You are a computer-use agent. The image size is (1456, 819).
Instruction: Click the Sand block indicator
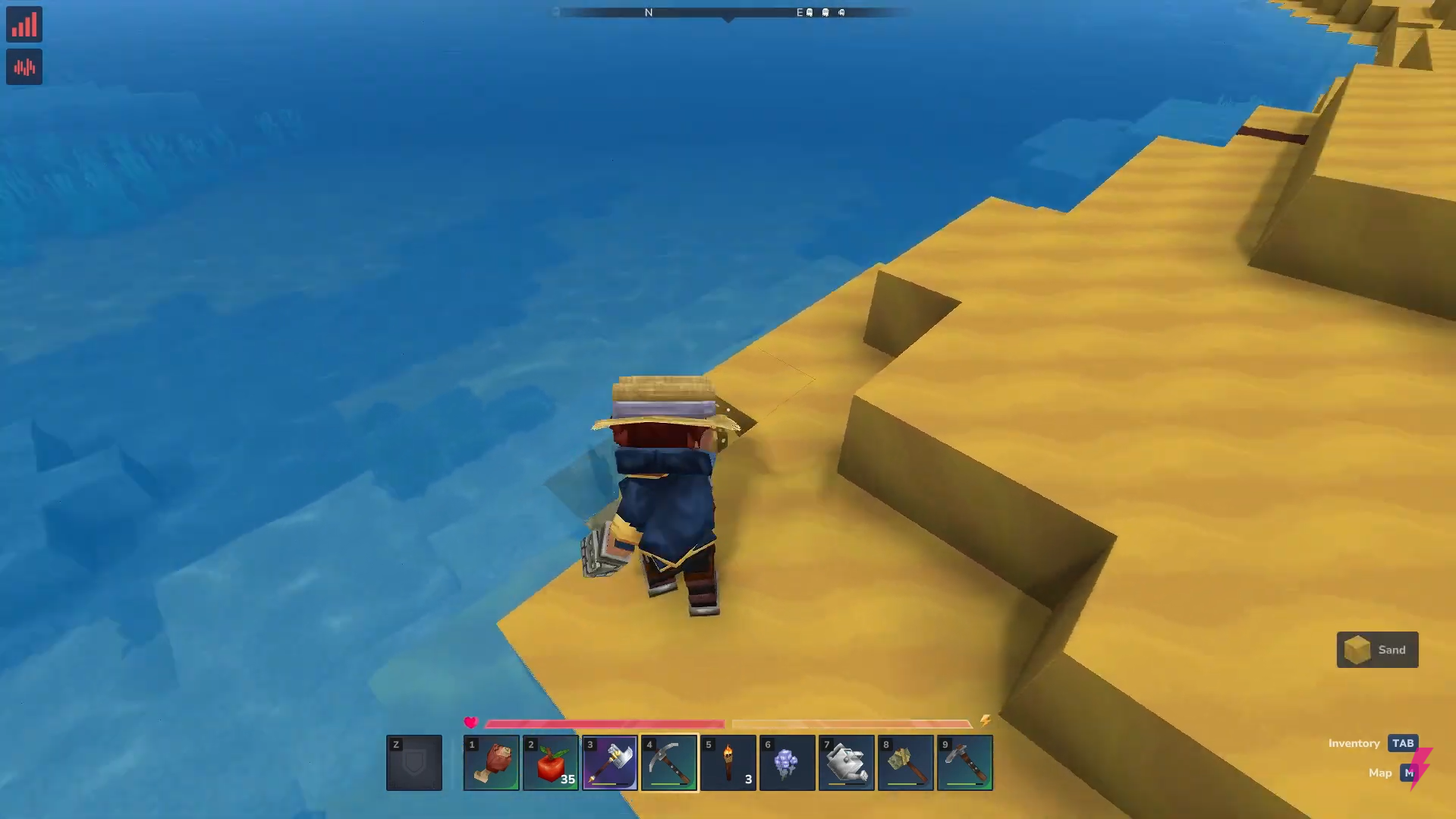[x=1376, y=649]
